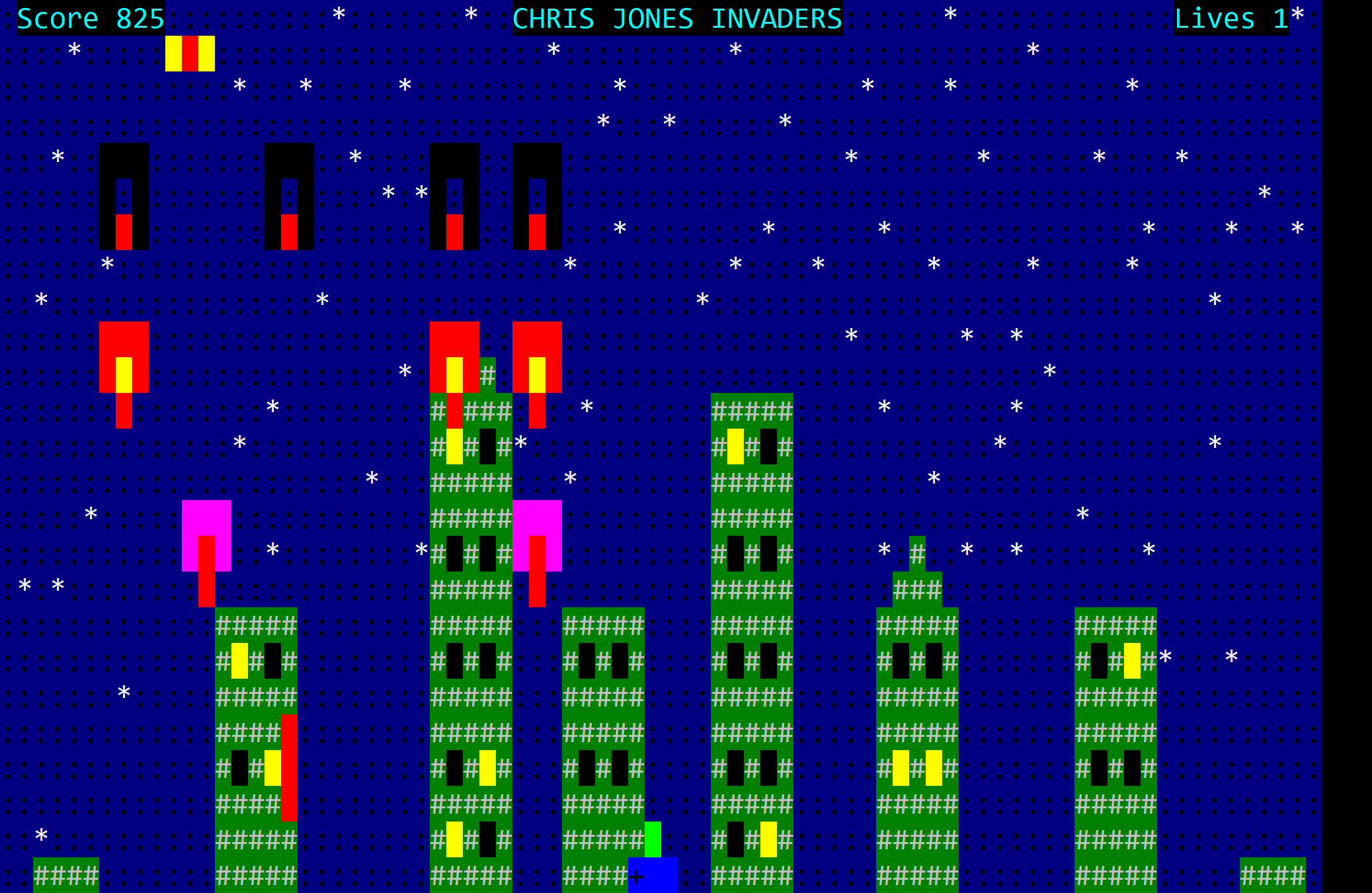Click the yellow striped UFO near top left
Screen dimensions: 1372x893
[190, 53]
